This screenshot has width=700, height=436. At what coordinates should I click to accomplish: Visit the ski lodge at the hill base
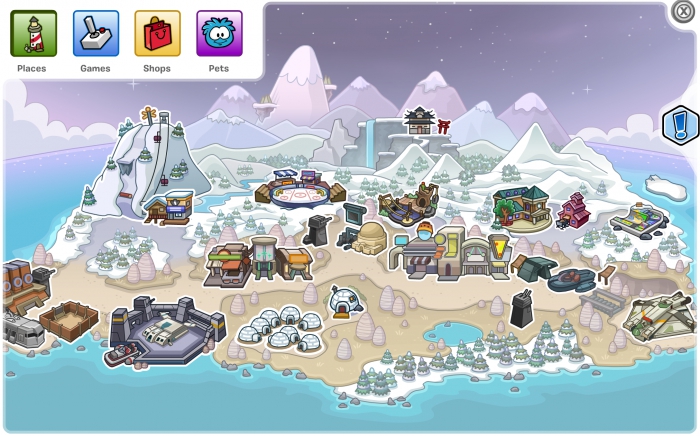pos(169,207)
